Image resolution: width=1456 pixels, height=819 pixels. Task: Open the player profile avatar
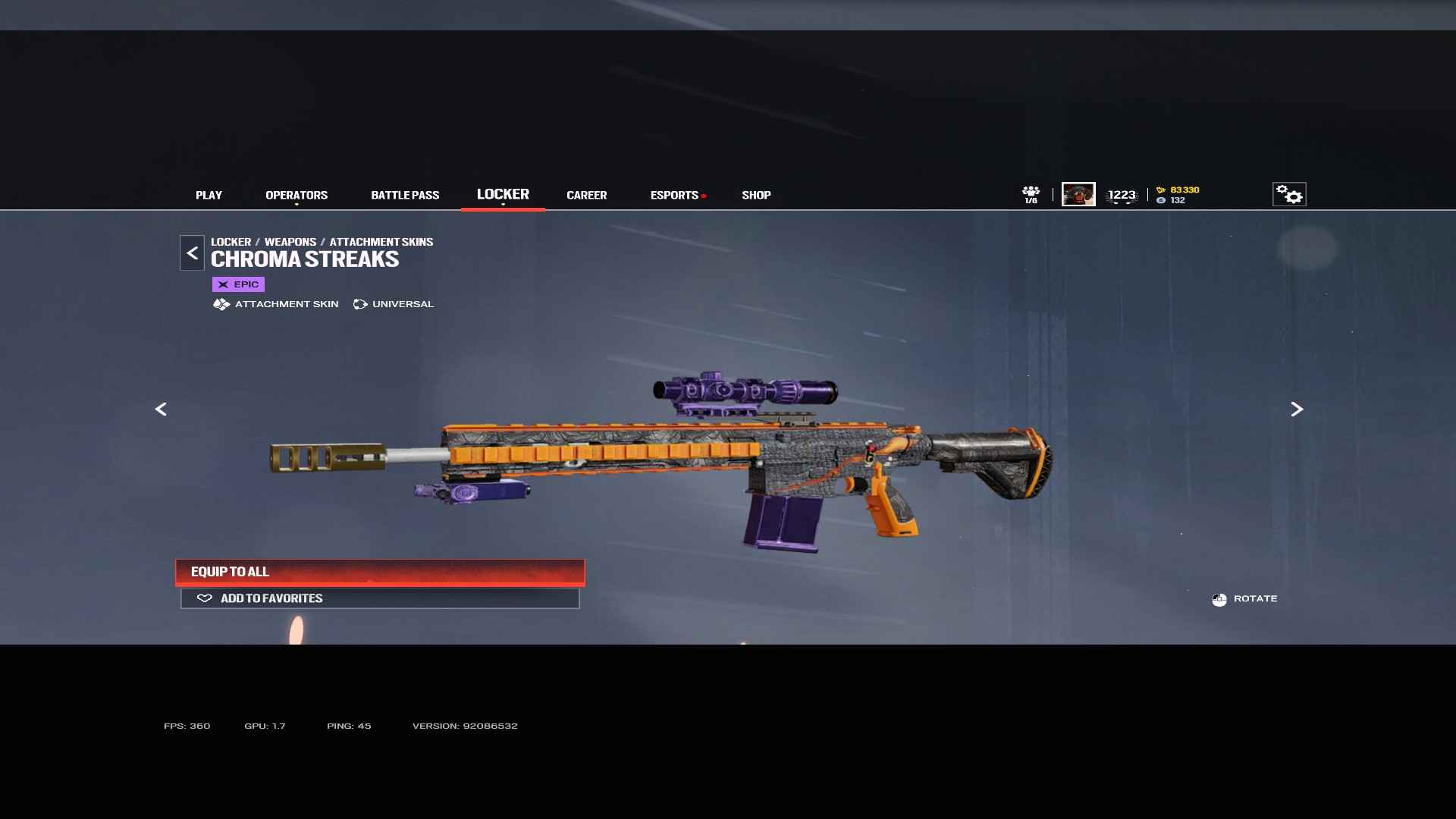pos(1078,194)
